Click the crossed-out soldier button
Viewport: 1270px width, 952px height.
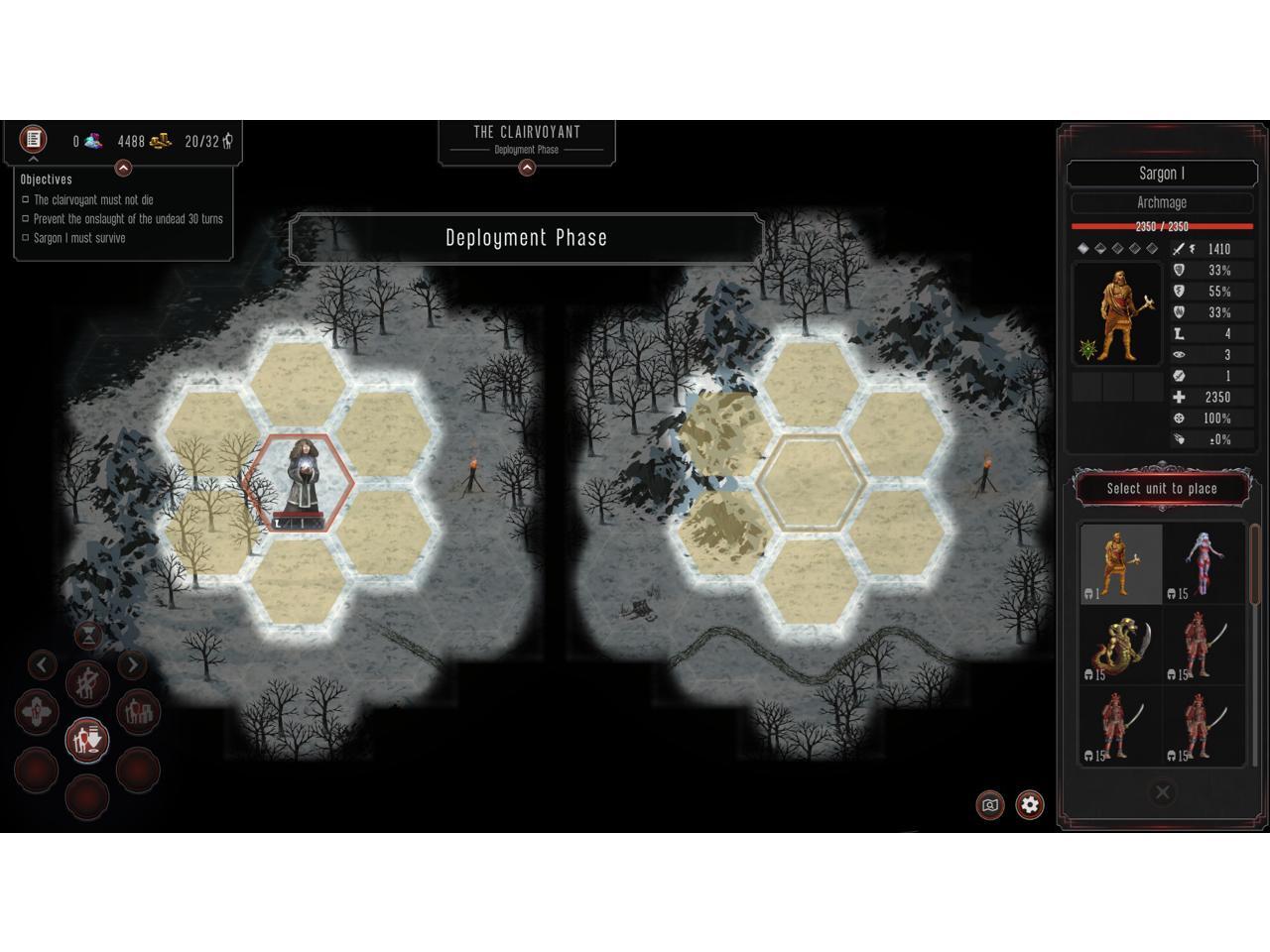pos(87,683)
